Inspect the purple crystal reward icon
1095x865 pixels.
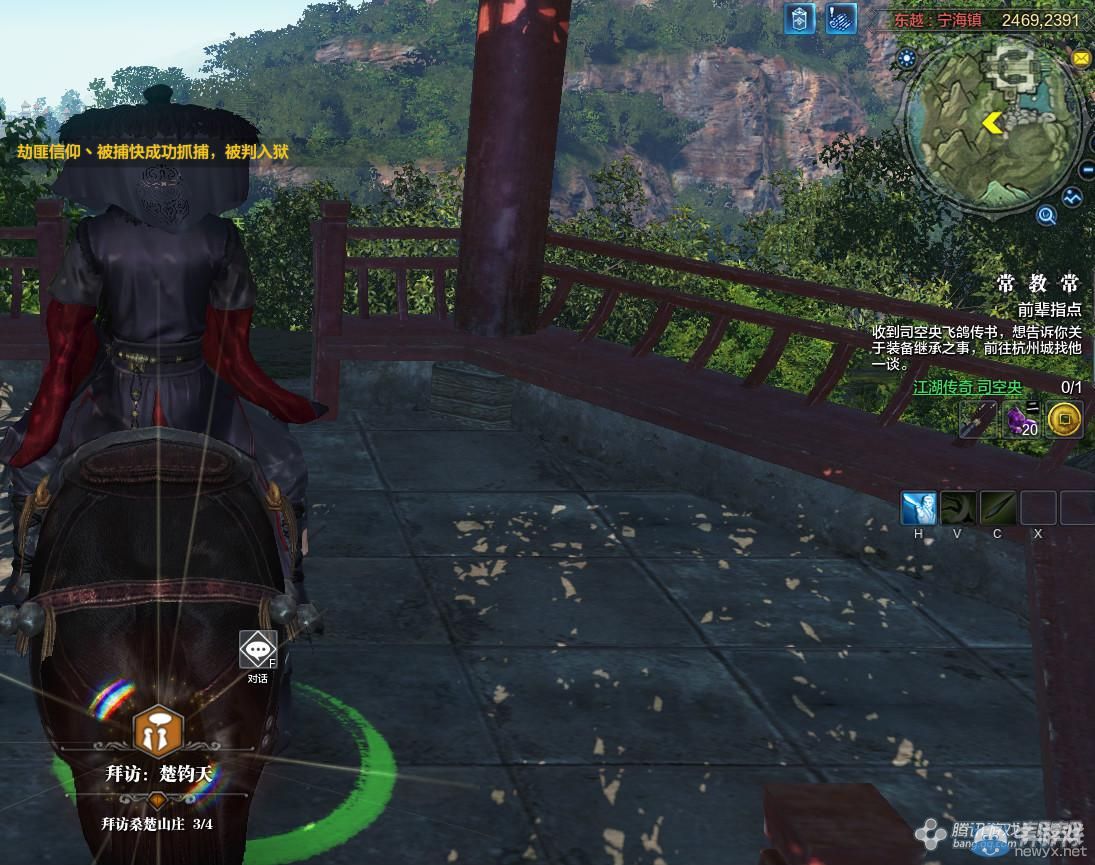point(1021,420)
